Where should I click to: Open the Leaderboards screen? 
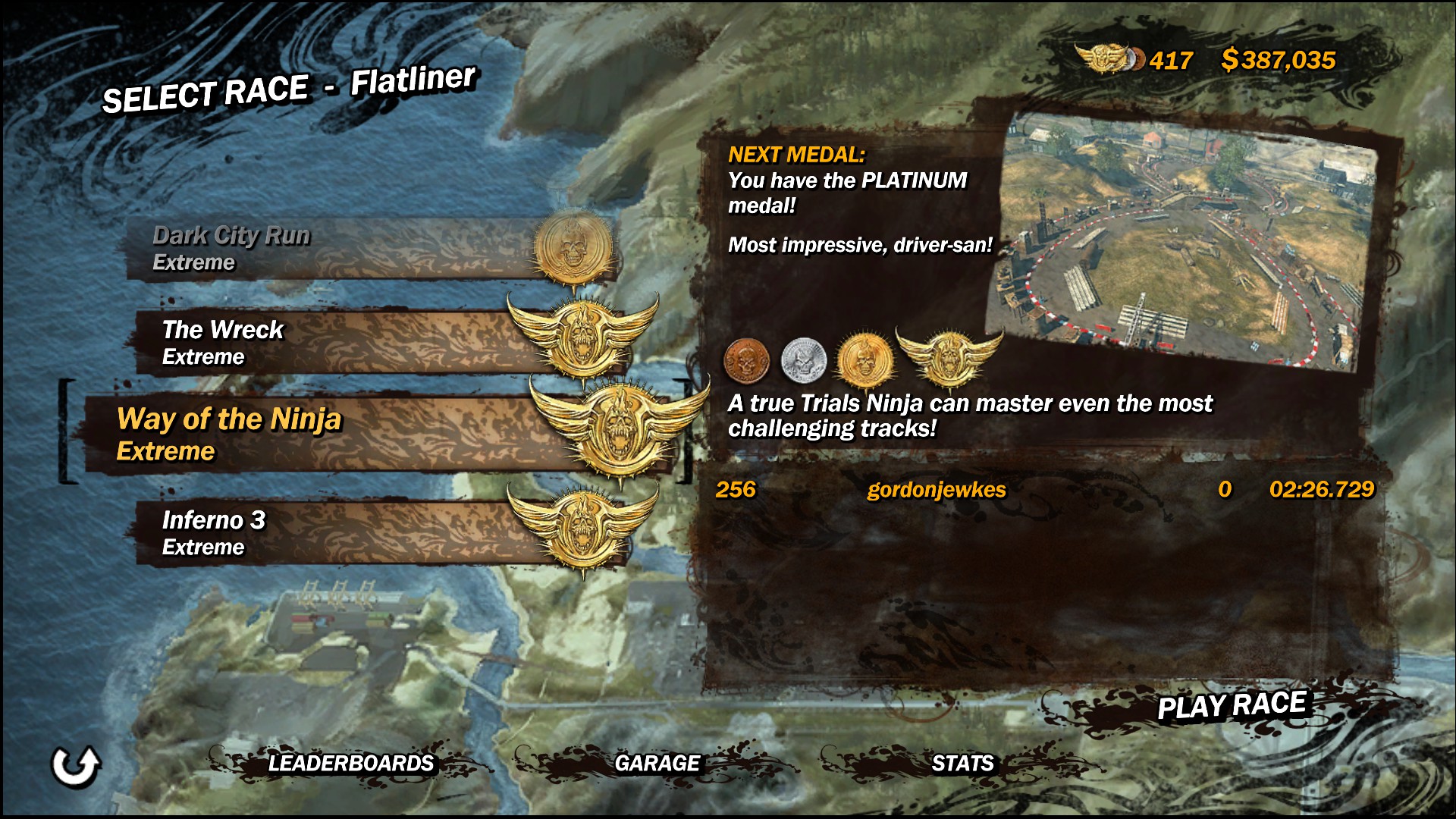(x=350, y=763)
